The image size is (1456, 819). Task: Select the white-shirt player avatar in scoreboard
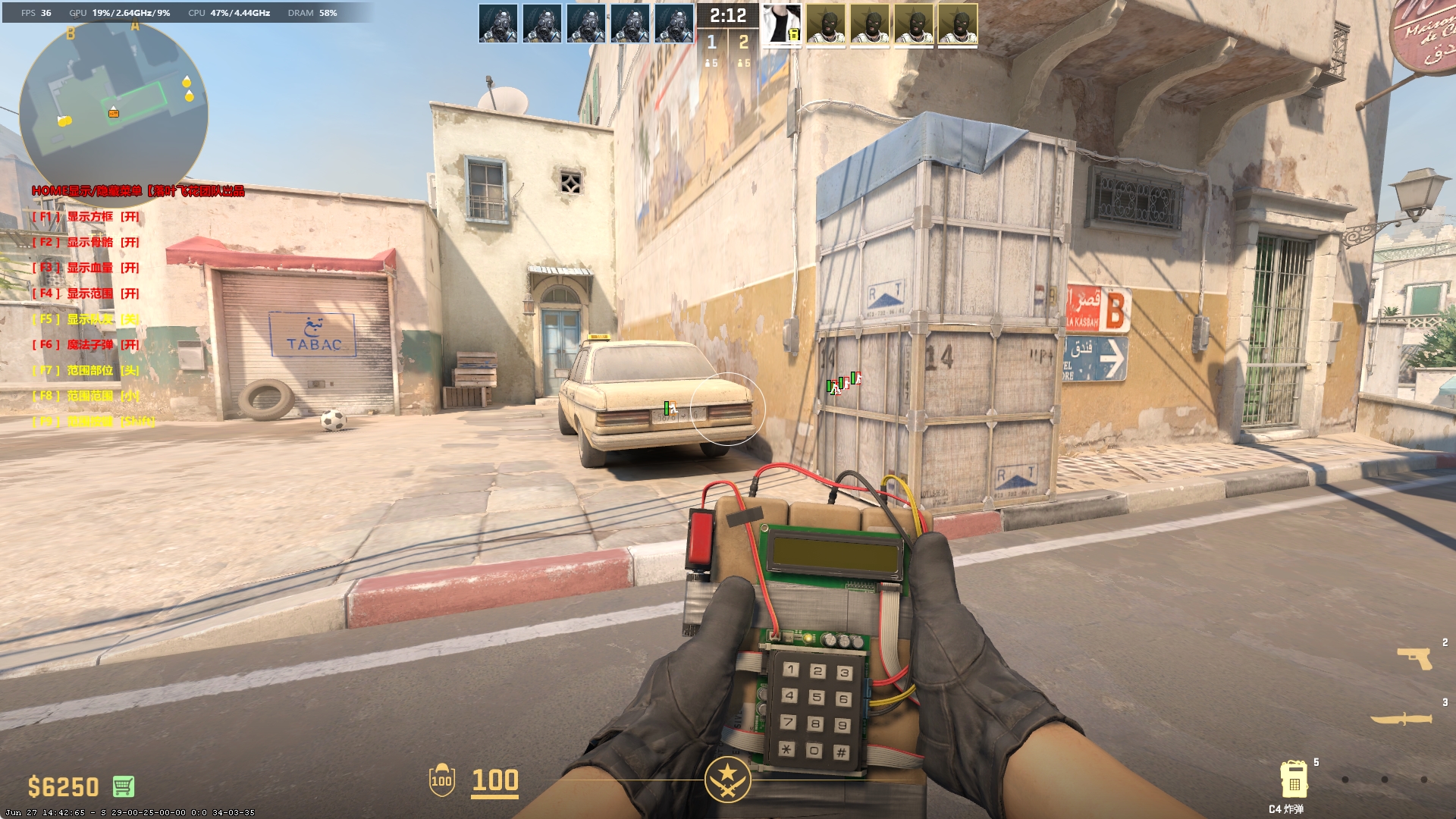click(781, 24)
